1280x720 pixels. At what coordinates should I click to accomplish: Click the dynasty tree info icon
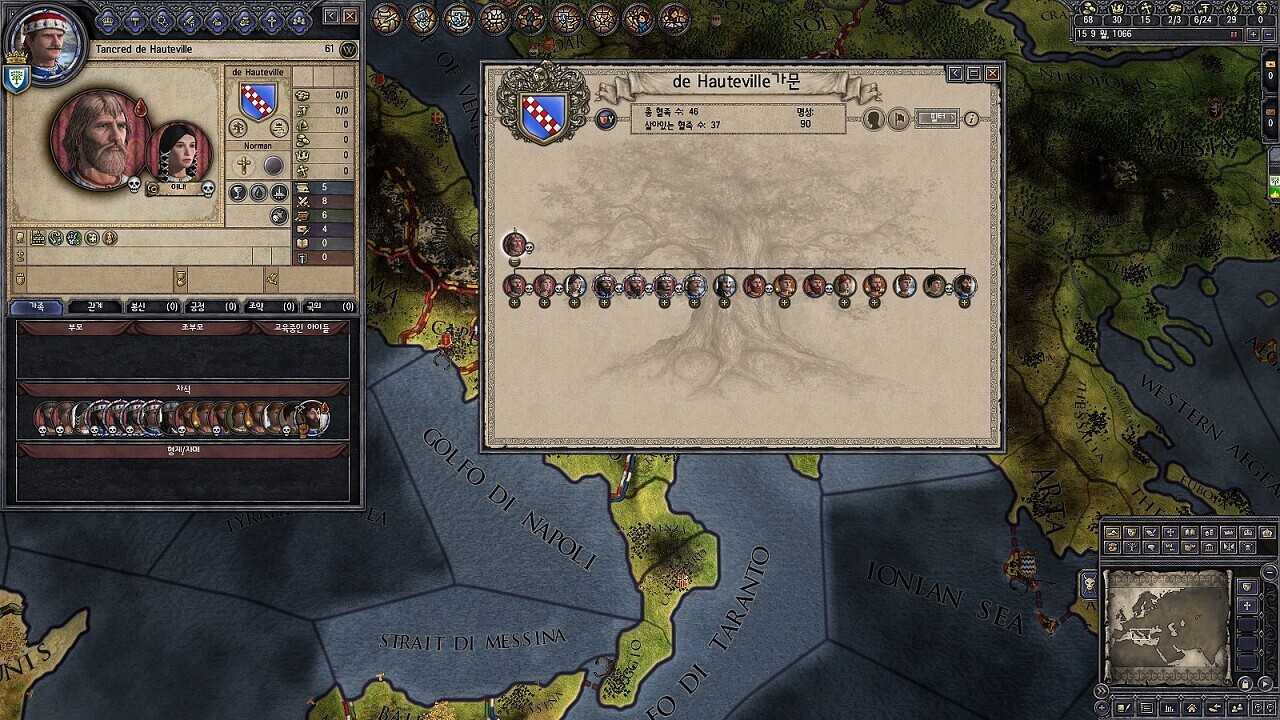click(x=971, y=119)
